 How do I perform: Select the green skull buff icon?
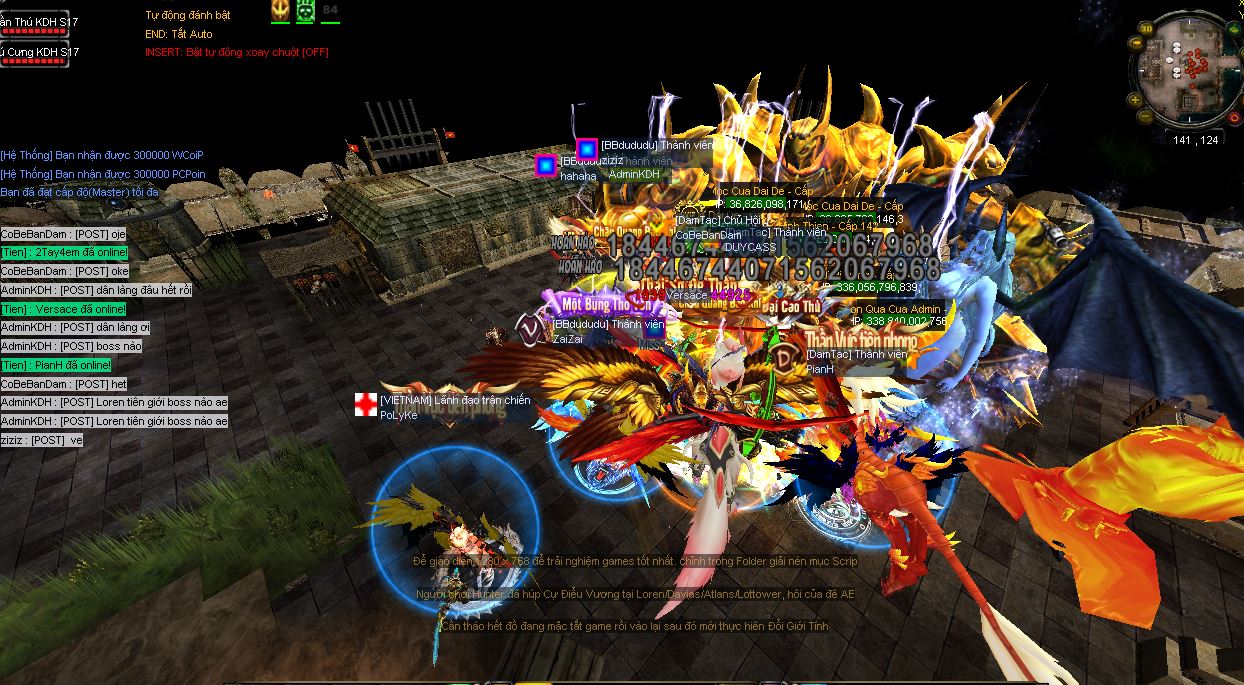point(305,10)
